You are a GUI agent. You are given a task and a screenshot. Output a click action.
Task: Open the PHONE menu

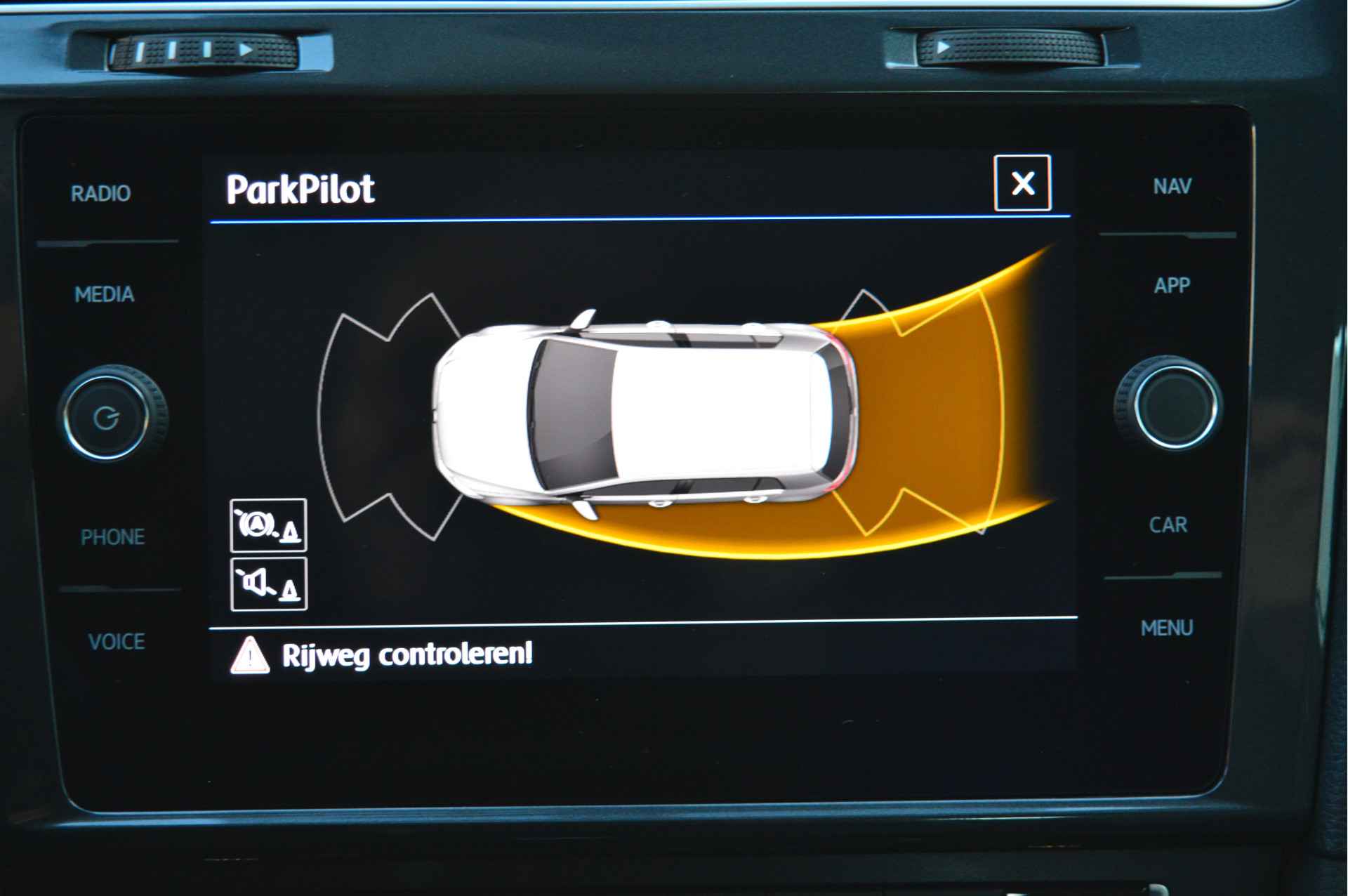click(x=112, y=537)
